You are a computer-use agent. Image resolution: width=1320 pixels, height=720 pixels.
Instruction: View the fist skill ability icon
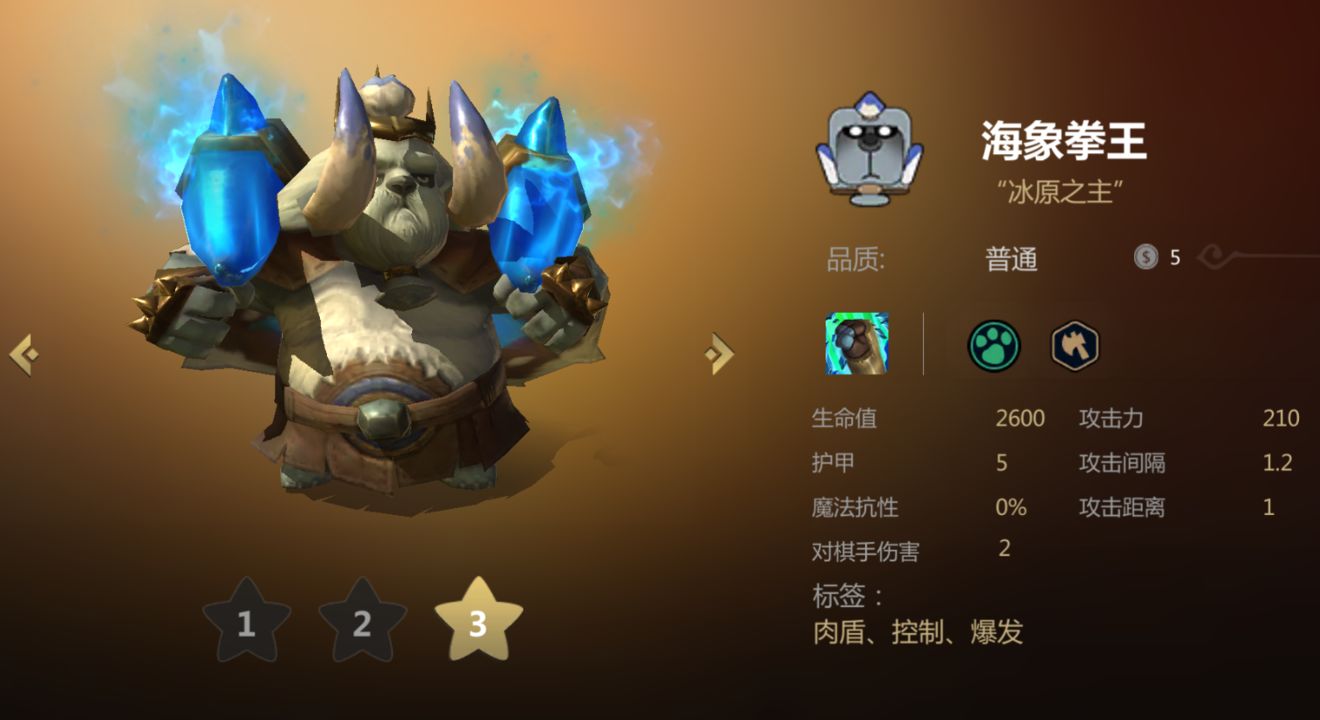tap(857, 345)
